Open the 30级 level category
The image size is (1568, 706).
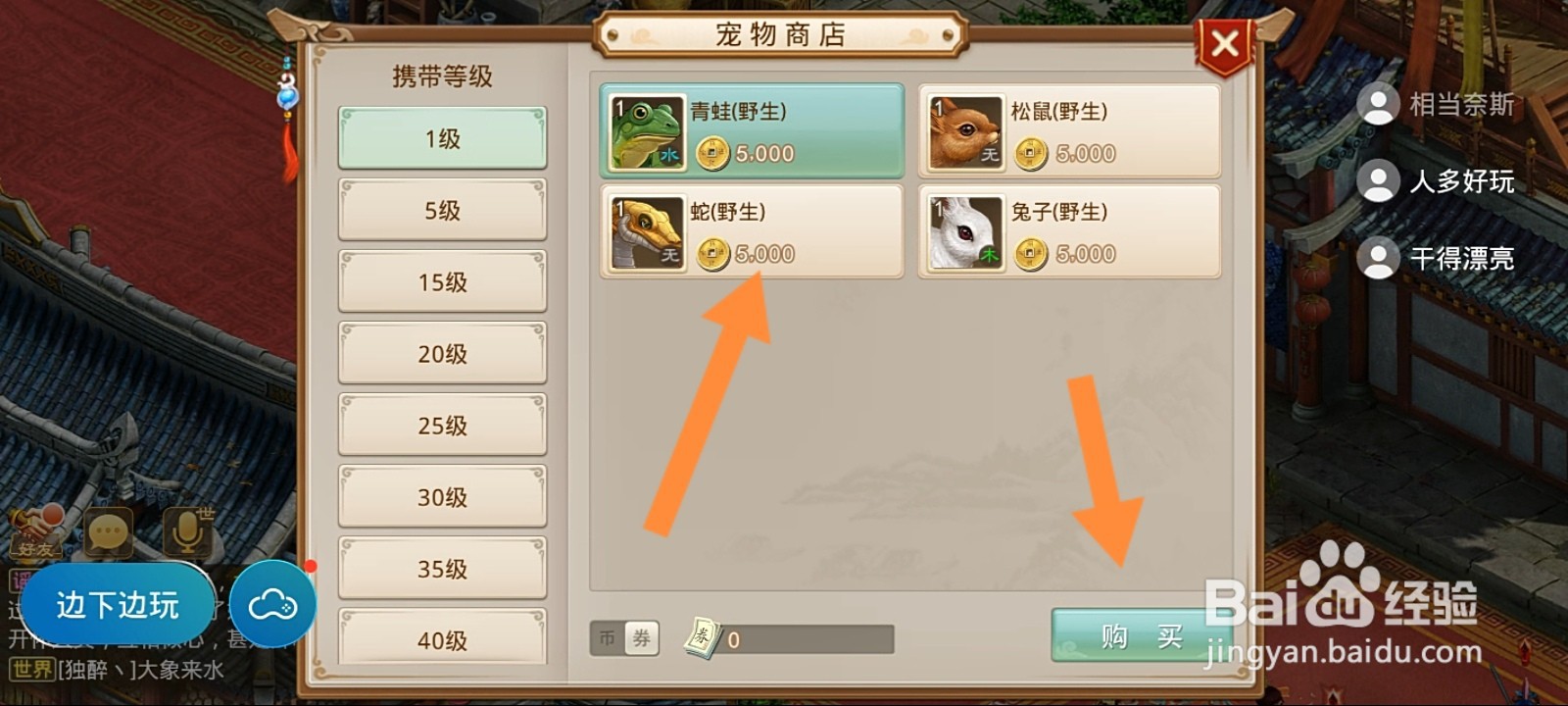(x=442, y=497)
